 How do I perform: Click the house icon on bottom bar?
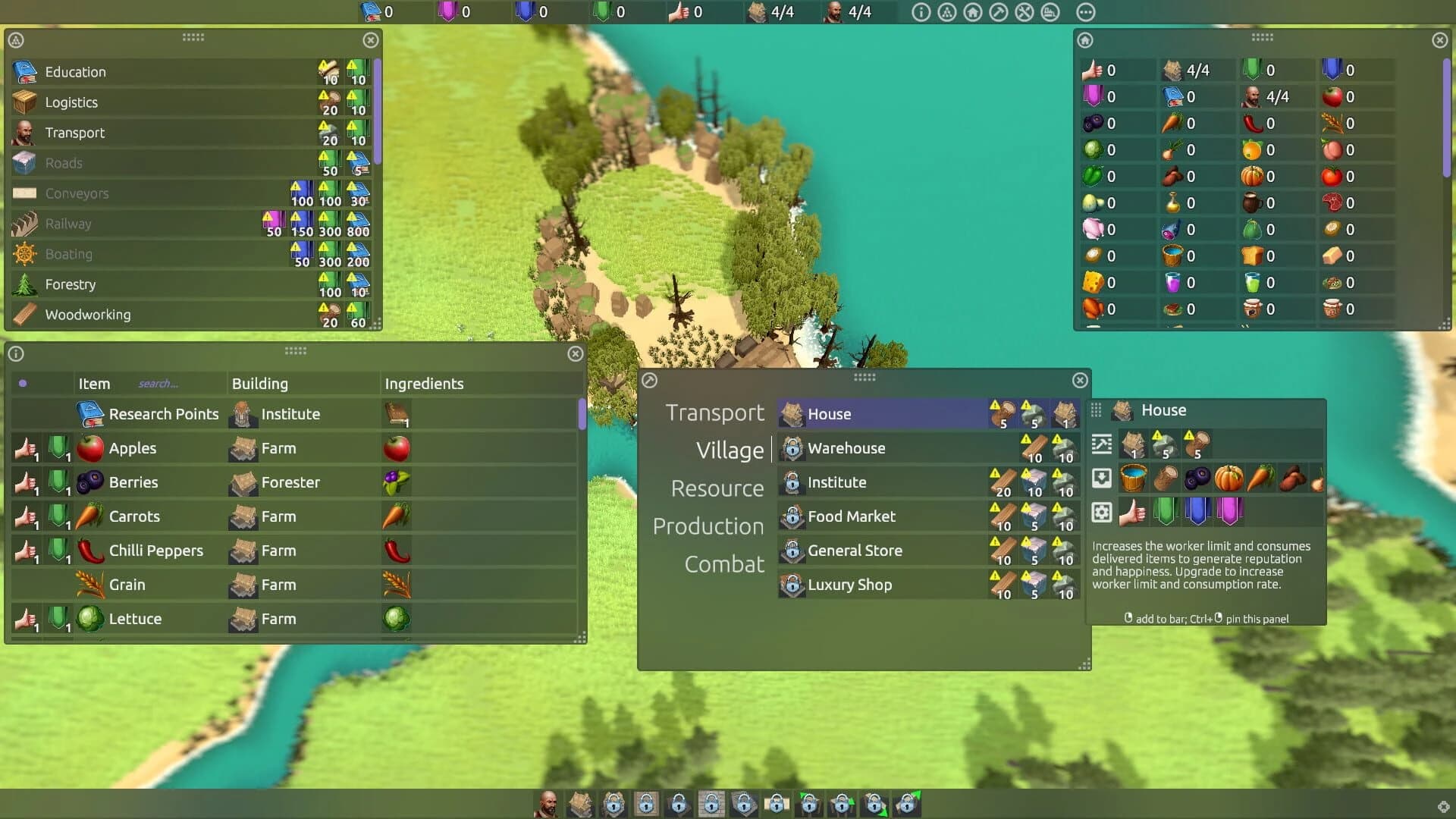[x=580, y=805]
